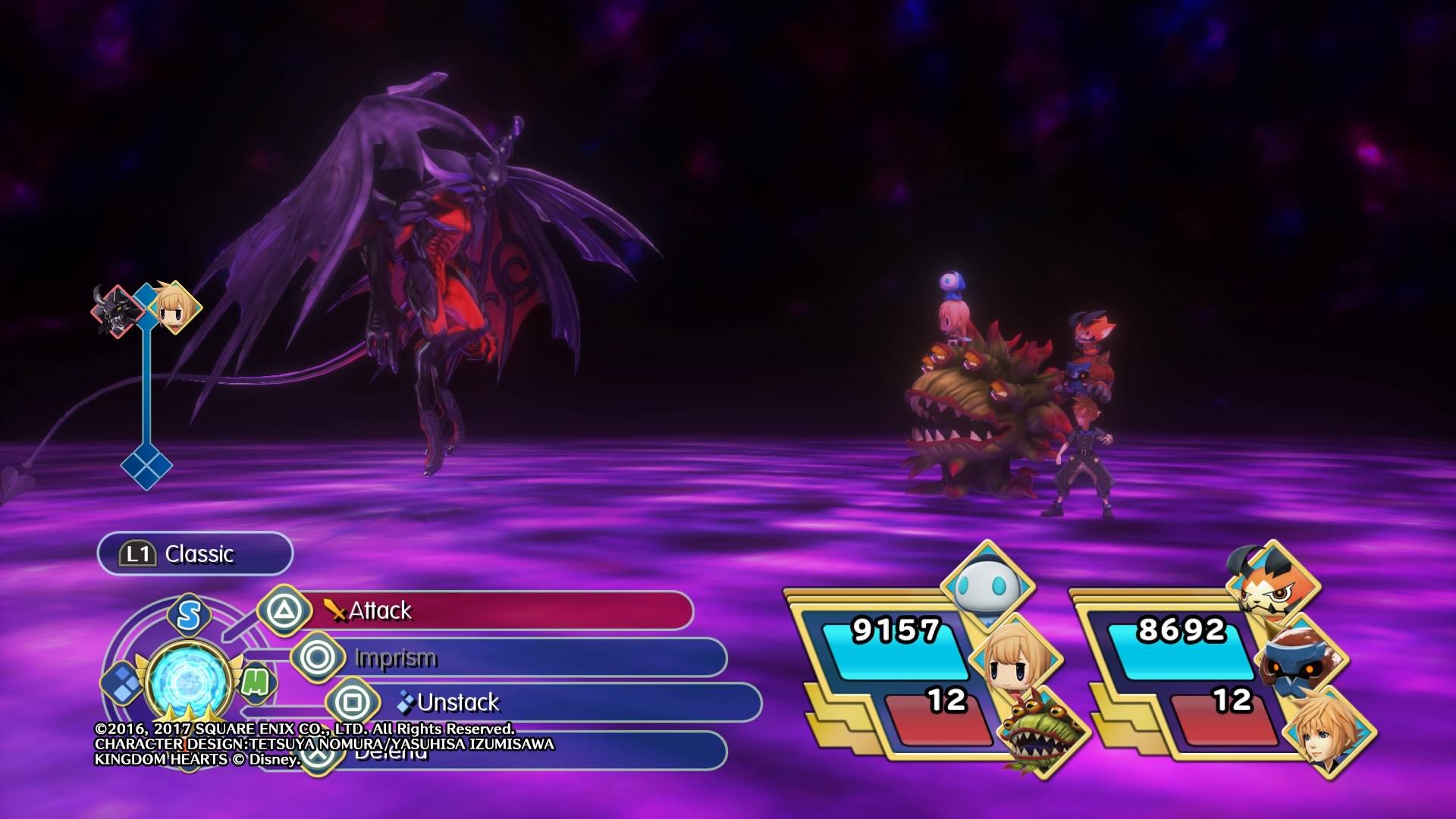Click the dark demon enemy turn icon

tap(117, 311)
